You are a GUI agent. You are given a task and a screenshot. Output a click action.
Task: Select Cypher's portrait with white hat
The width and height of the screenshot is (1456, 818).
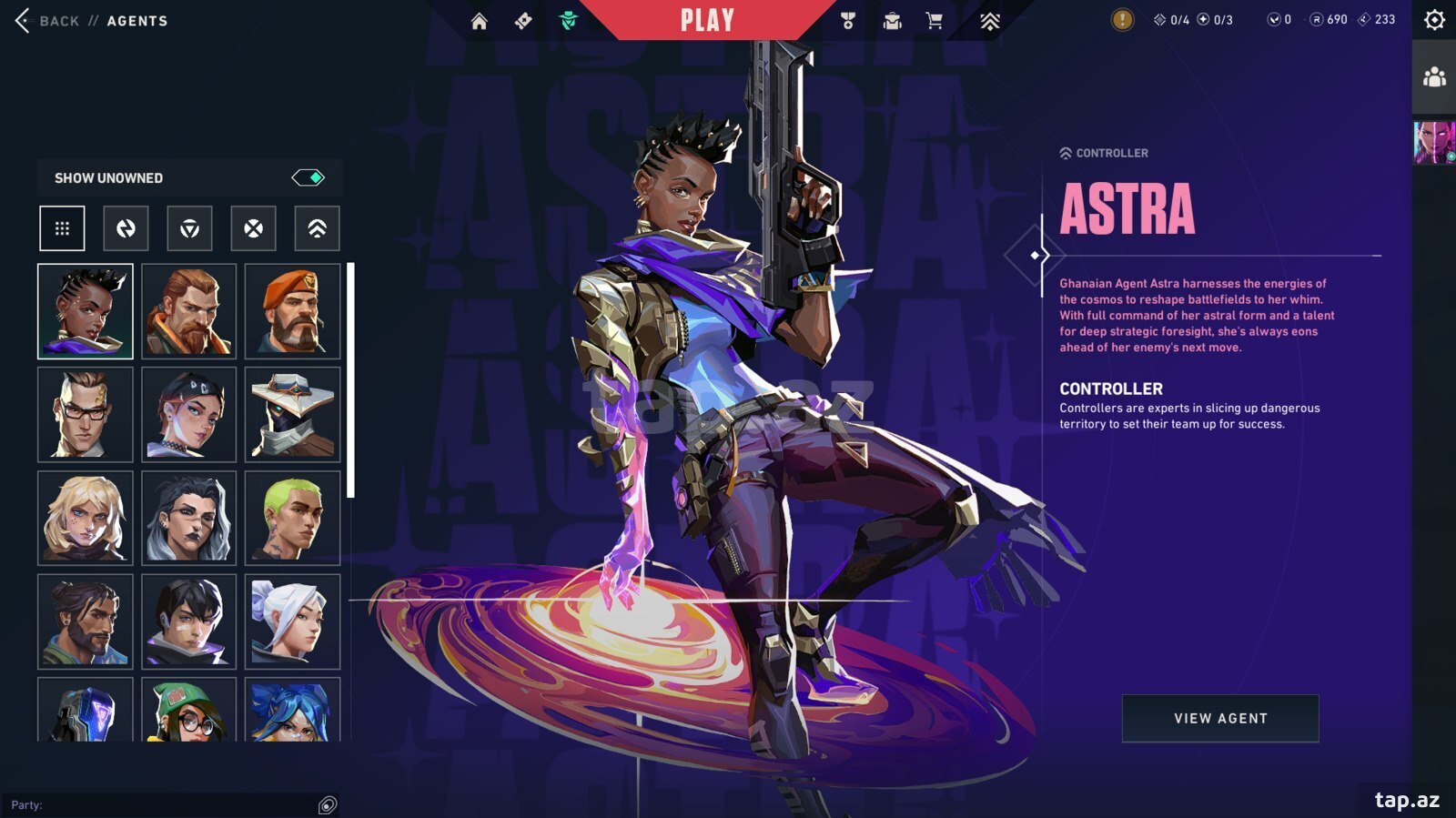(292, 415)
